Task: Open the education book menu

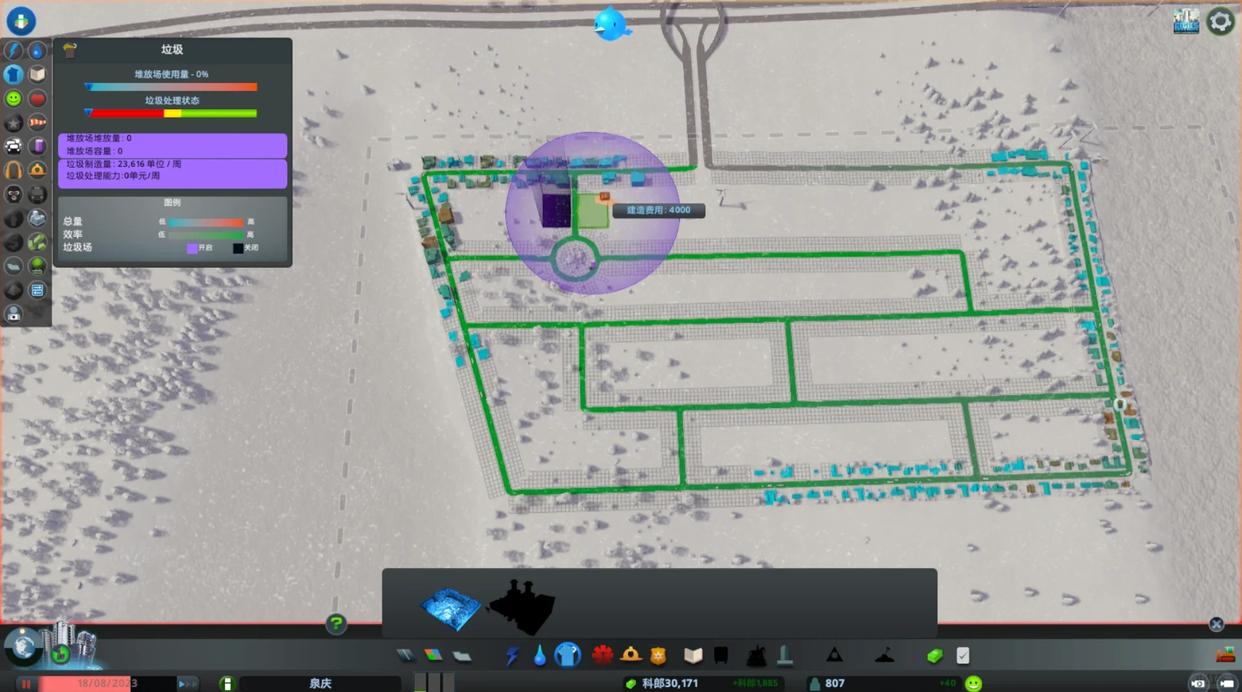Action: (693, 656)
